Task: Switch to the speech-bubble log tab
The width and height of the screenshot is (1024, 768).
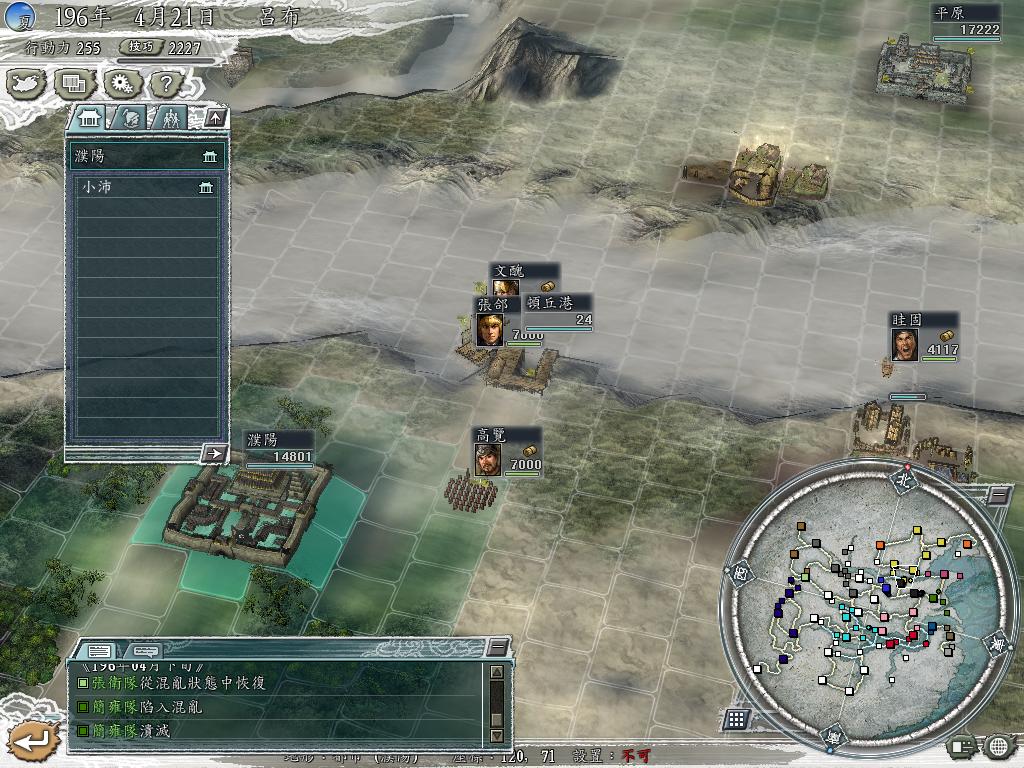Action: coord(145,650)
